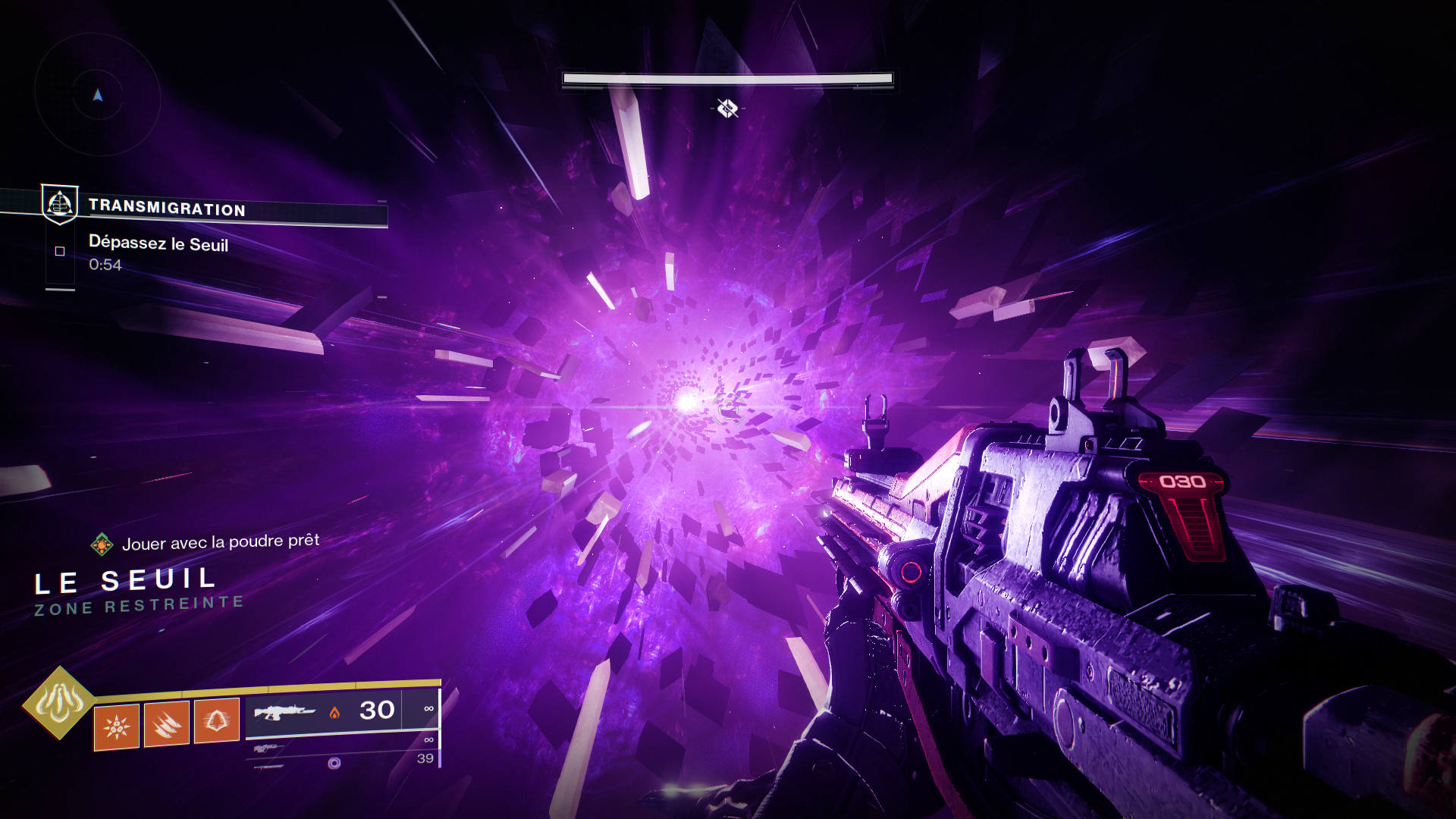Use the triple claw melee ability

(x=166, y=724)
